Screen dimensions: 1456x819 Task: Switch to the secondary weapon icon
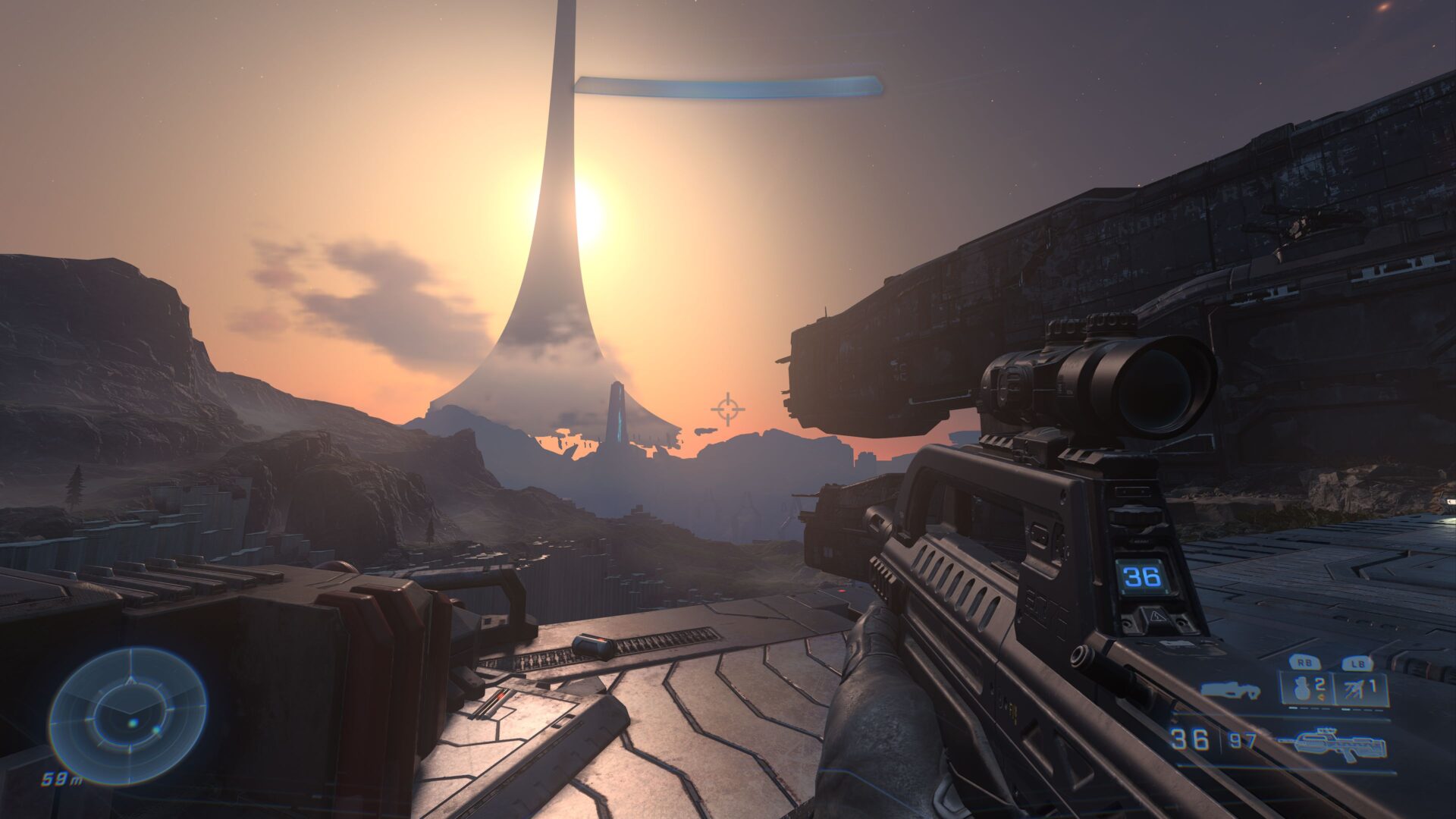(1229, 690)
